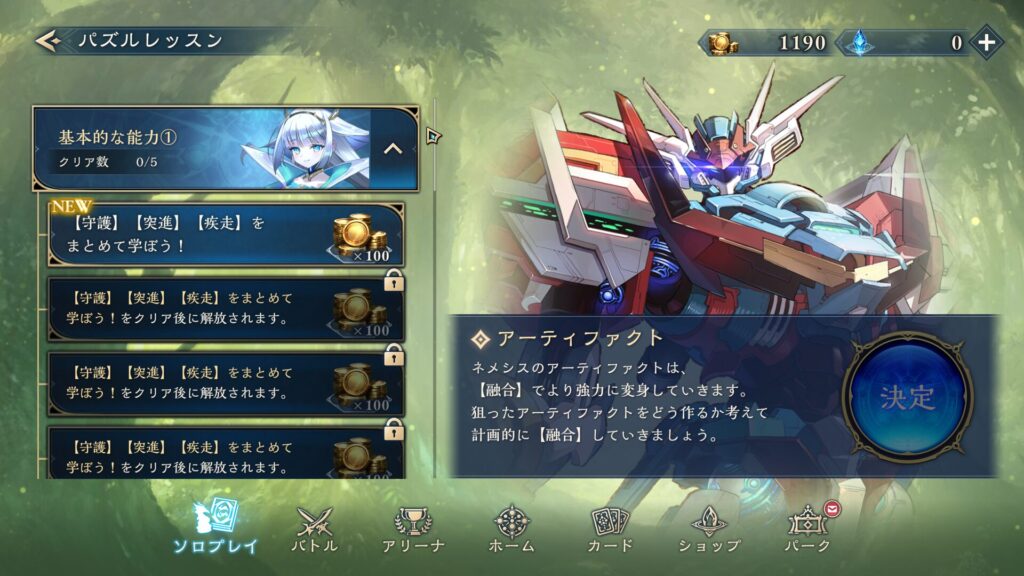Screen dimensions: 1024x576
Task: Go to the アリーナ tab
Action: (x=413, y=529)
